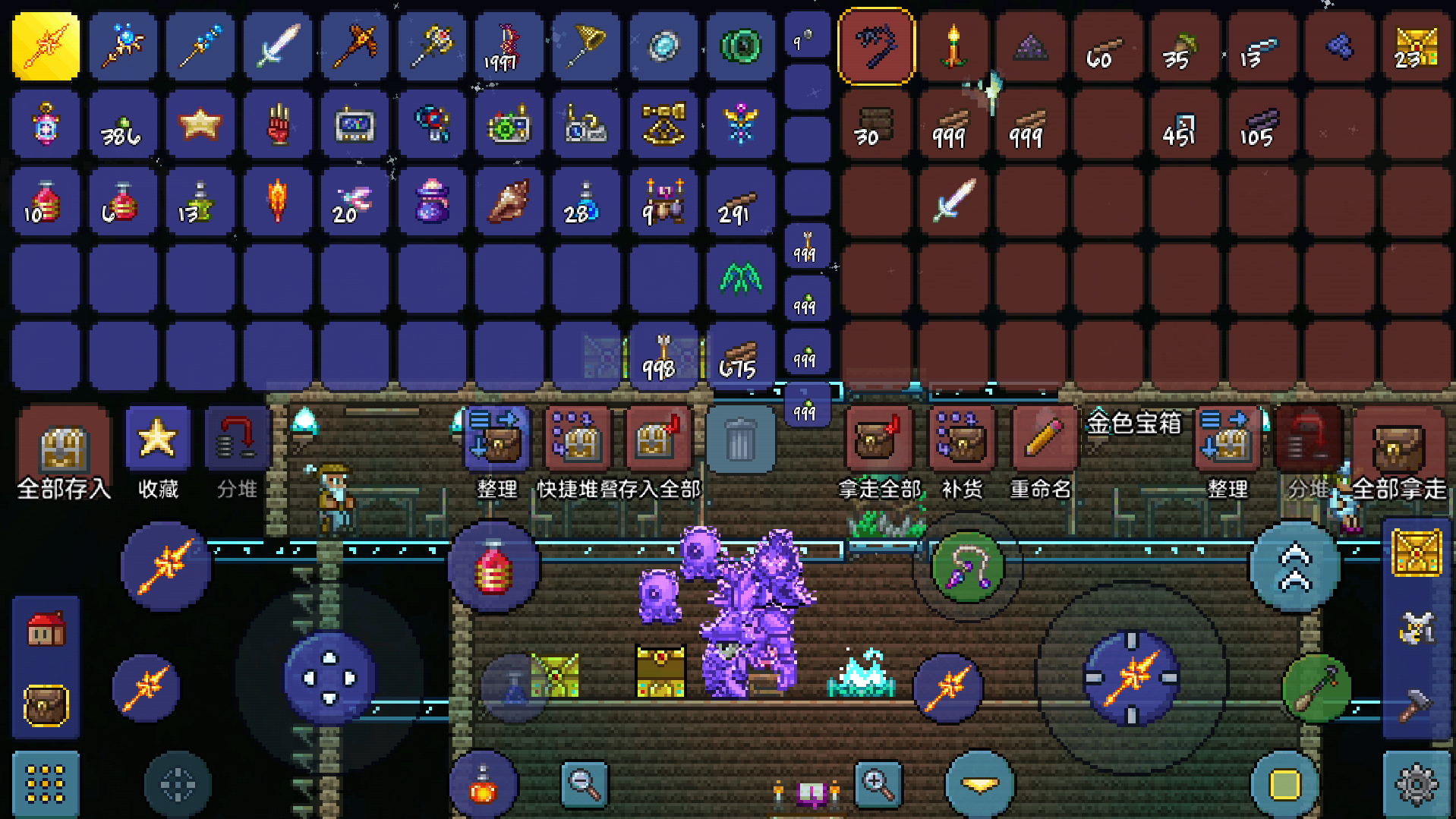Tap the 全部拿走 take all button
Viewport: 1456px width, 819px height.
tap(1398, 448)
